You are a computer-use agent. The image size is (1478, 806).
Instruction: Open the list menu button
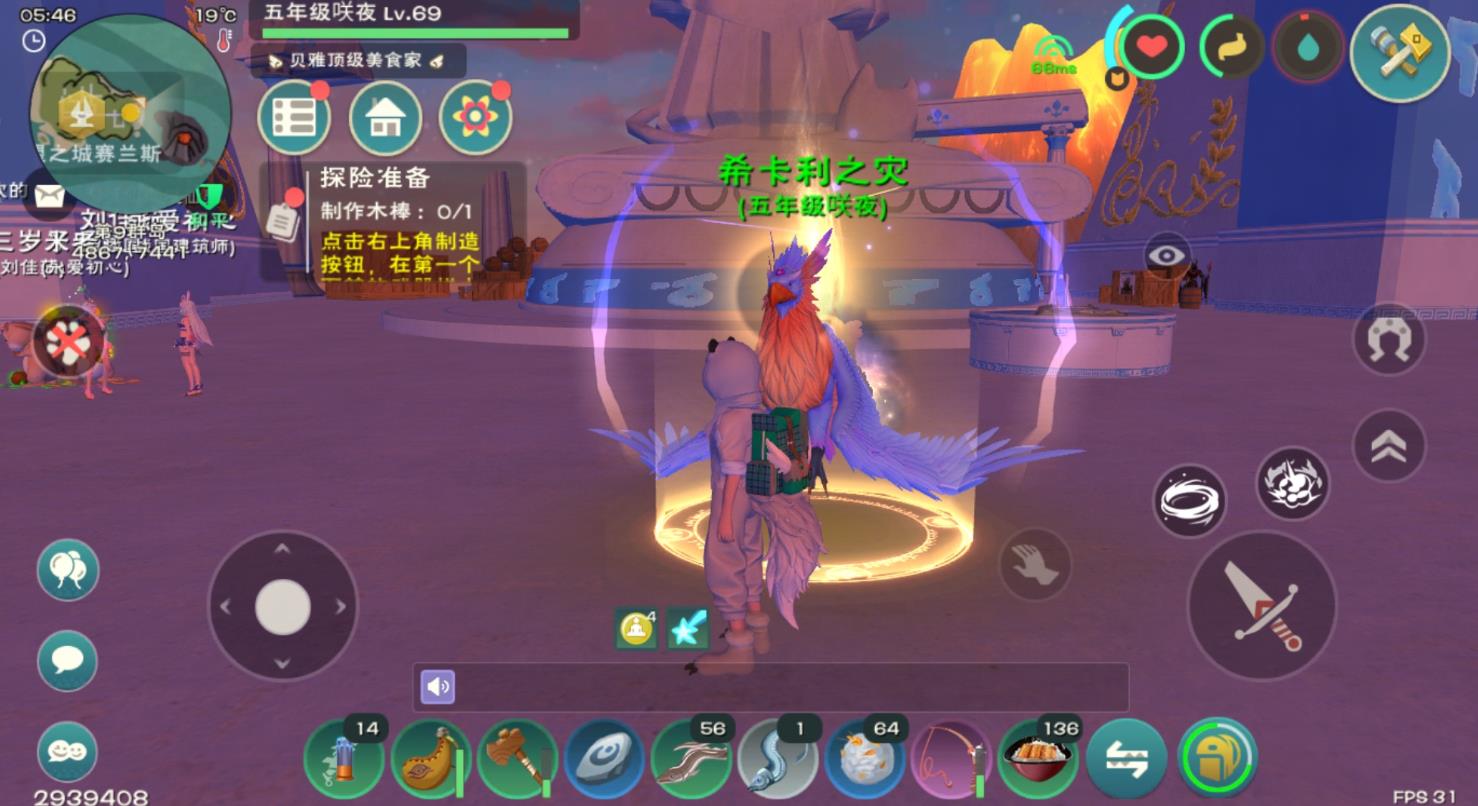294,118
